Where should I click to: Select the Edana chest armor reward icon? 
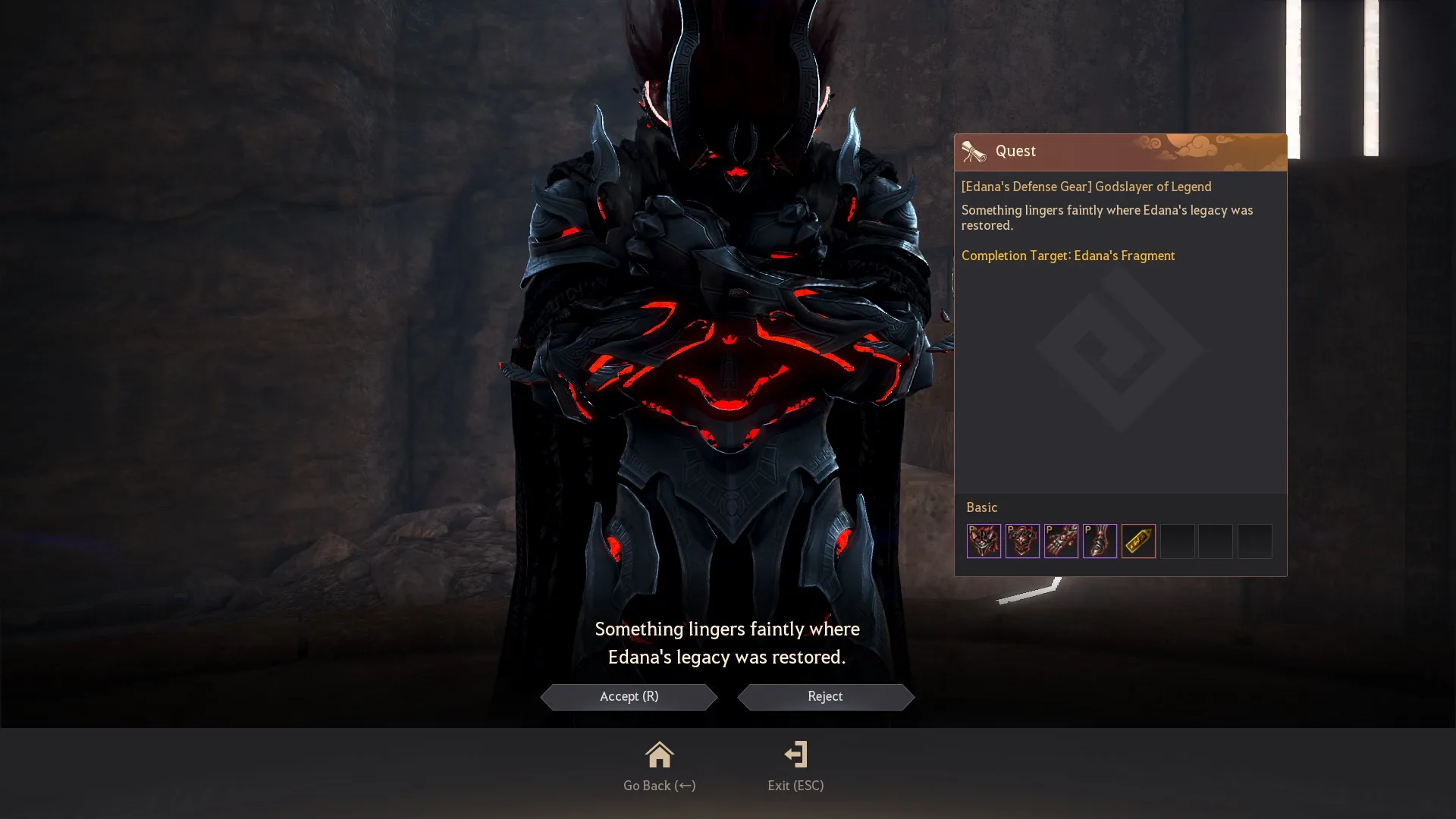[1023, 541]
